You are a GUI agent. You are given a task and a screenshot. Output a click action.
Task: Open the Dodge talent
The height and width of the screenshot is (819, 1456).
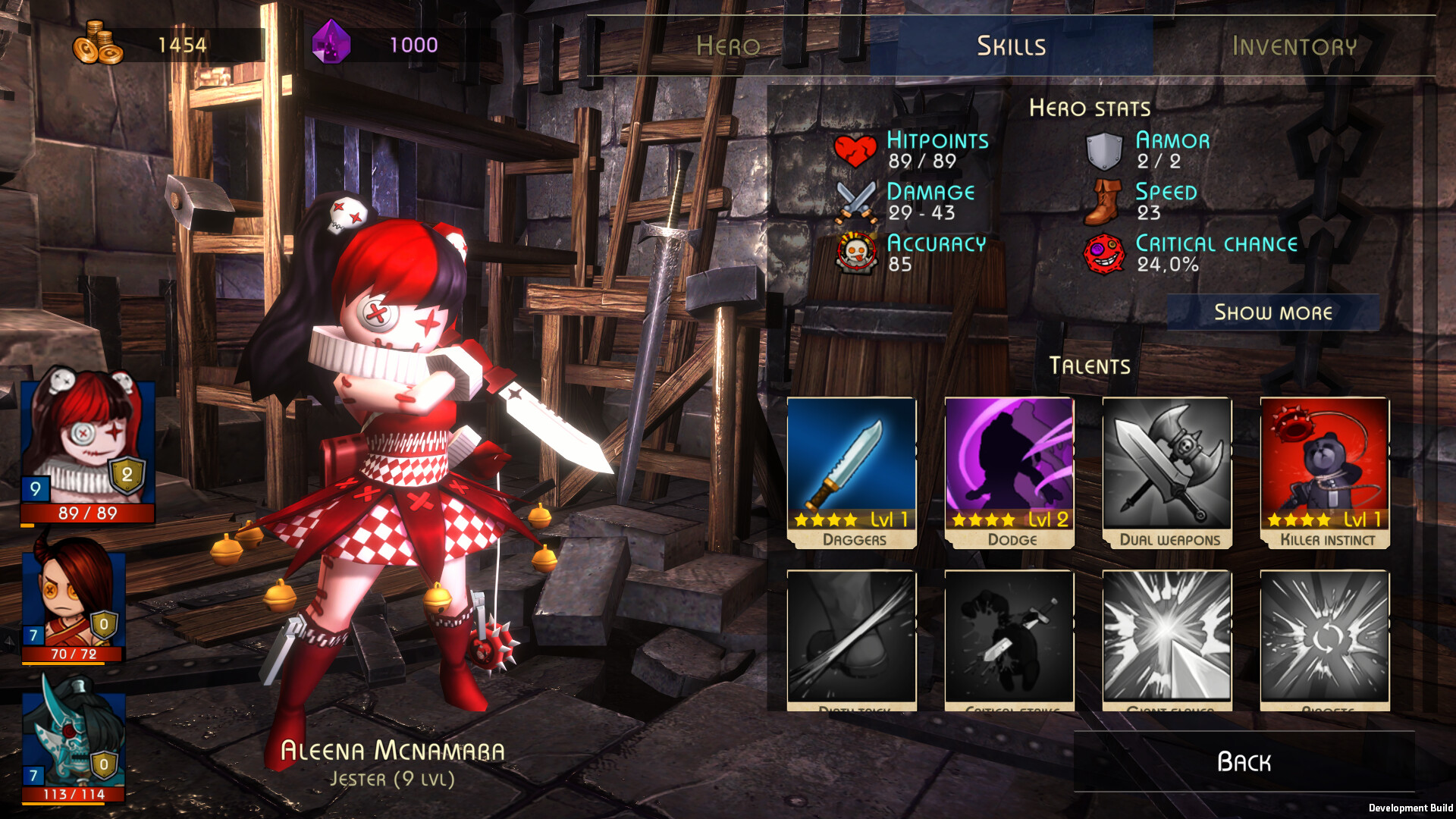coord(1009,470)
